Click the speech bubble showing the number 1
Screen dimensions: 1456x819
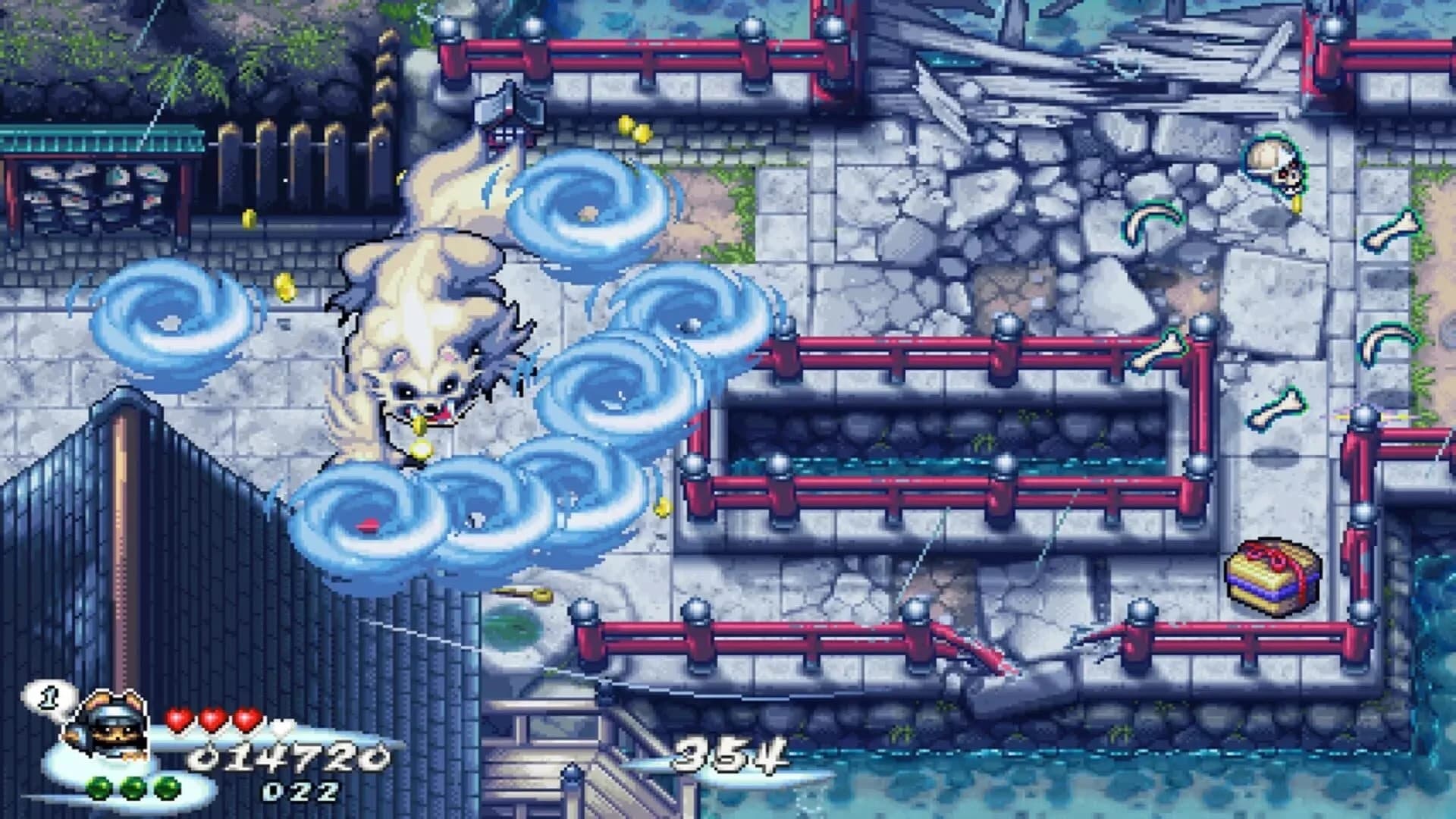click(49, 695)
